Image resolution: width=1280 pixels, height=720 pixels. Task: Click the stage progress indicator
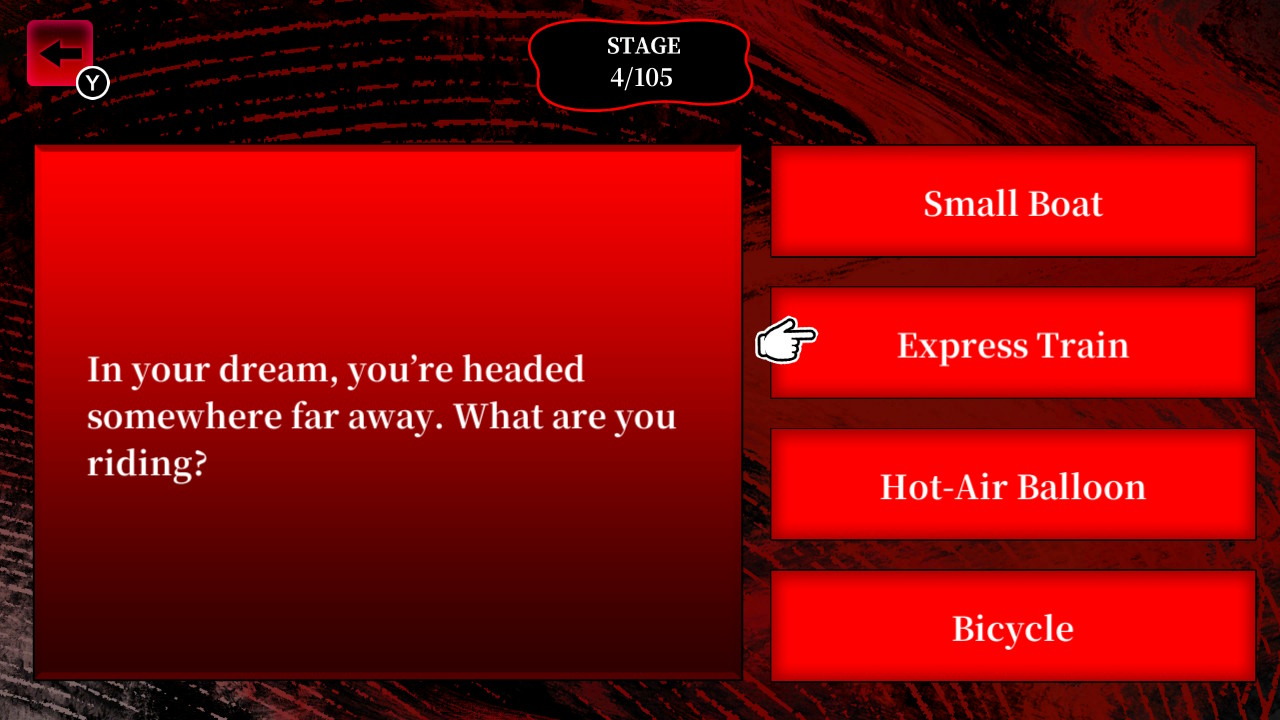pyautogui.click(x=642, y=61)
